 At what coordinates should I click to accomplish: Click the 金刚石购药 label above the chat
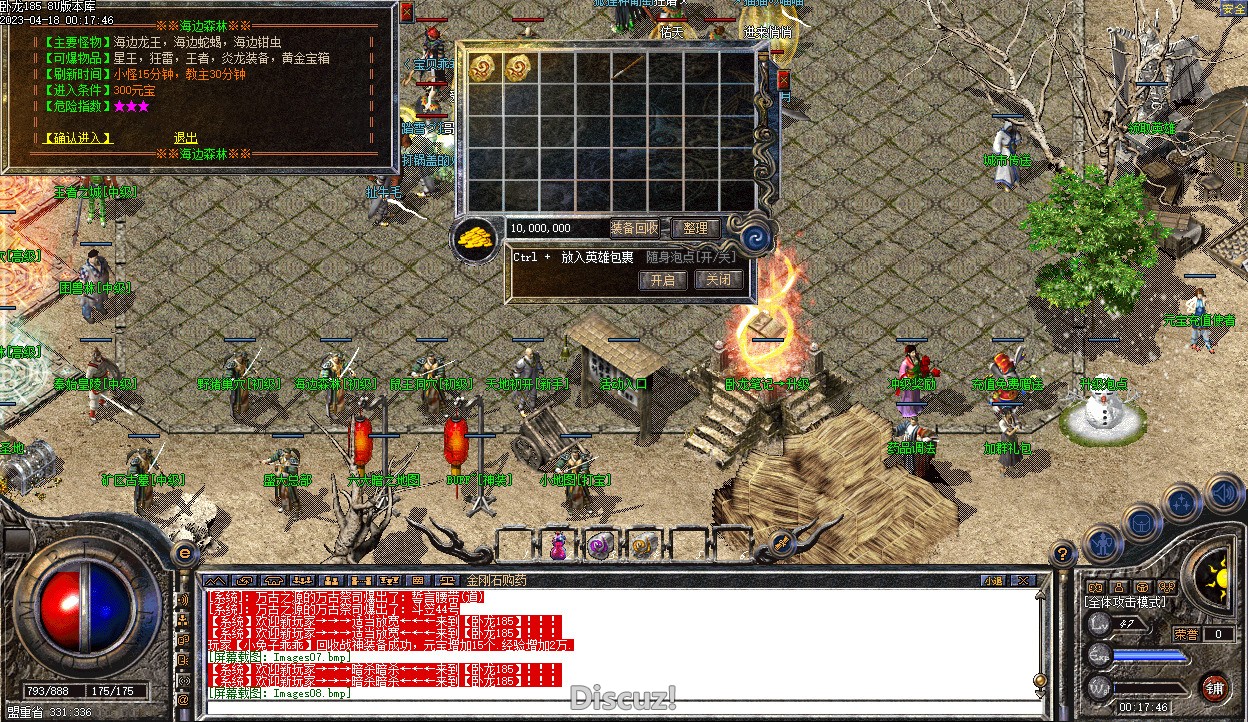coord(496,580)
